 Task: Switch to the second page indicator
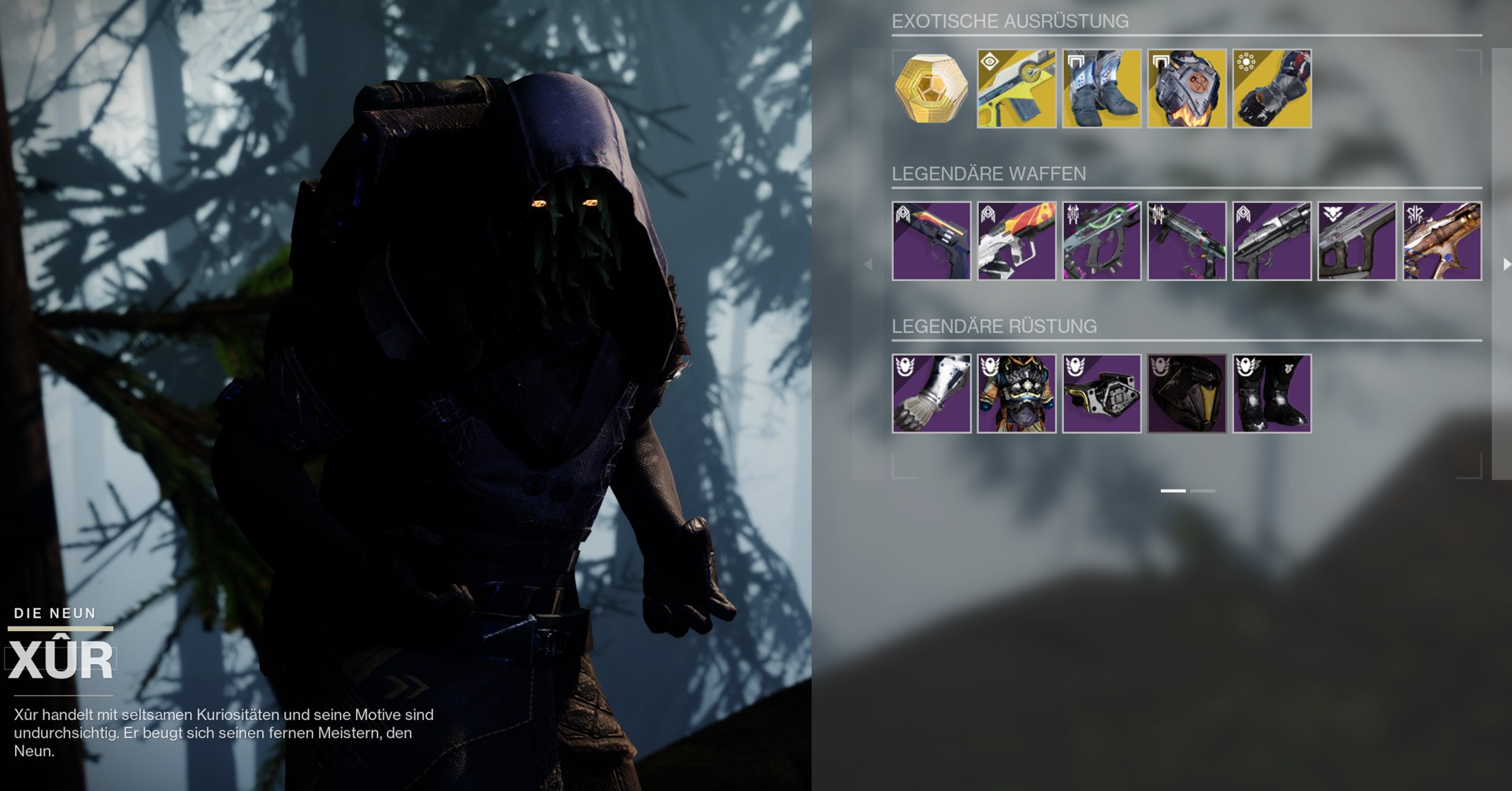point(1203,490)
